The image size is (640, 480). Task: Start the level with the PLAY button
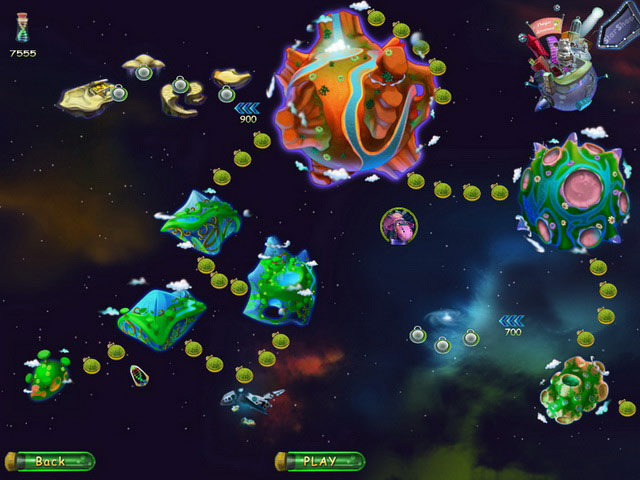320,461
